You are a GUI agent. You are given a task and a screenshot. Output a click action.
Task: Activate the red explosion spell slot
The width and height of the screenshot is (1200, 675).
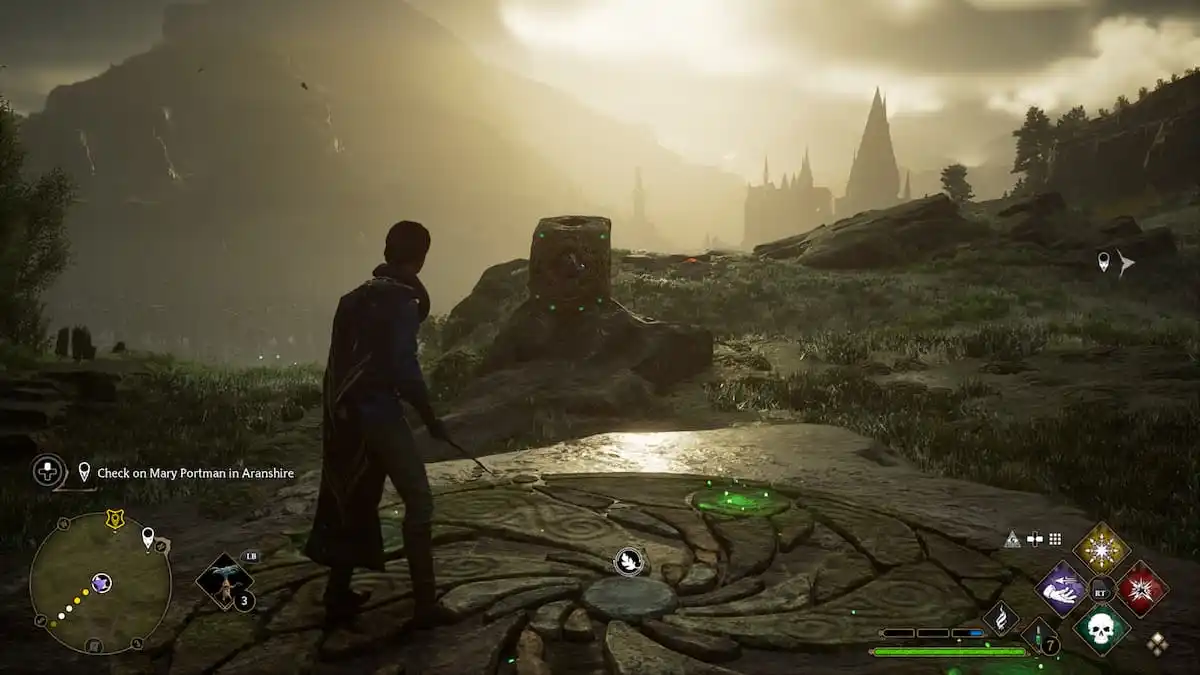pyautogui.click(x=1142, y=588)
